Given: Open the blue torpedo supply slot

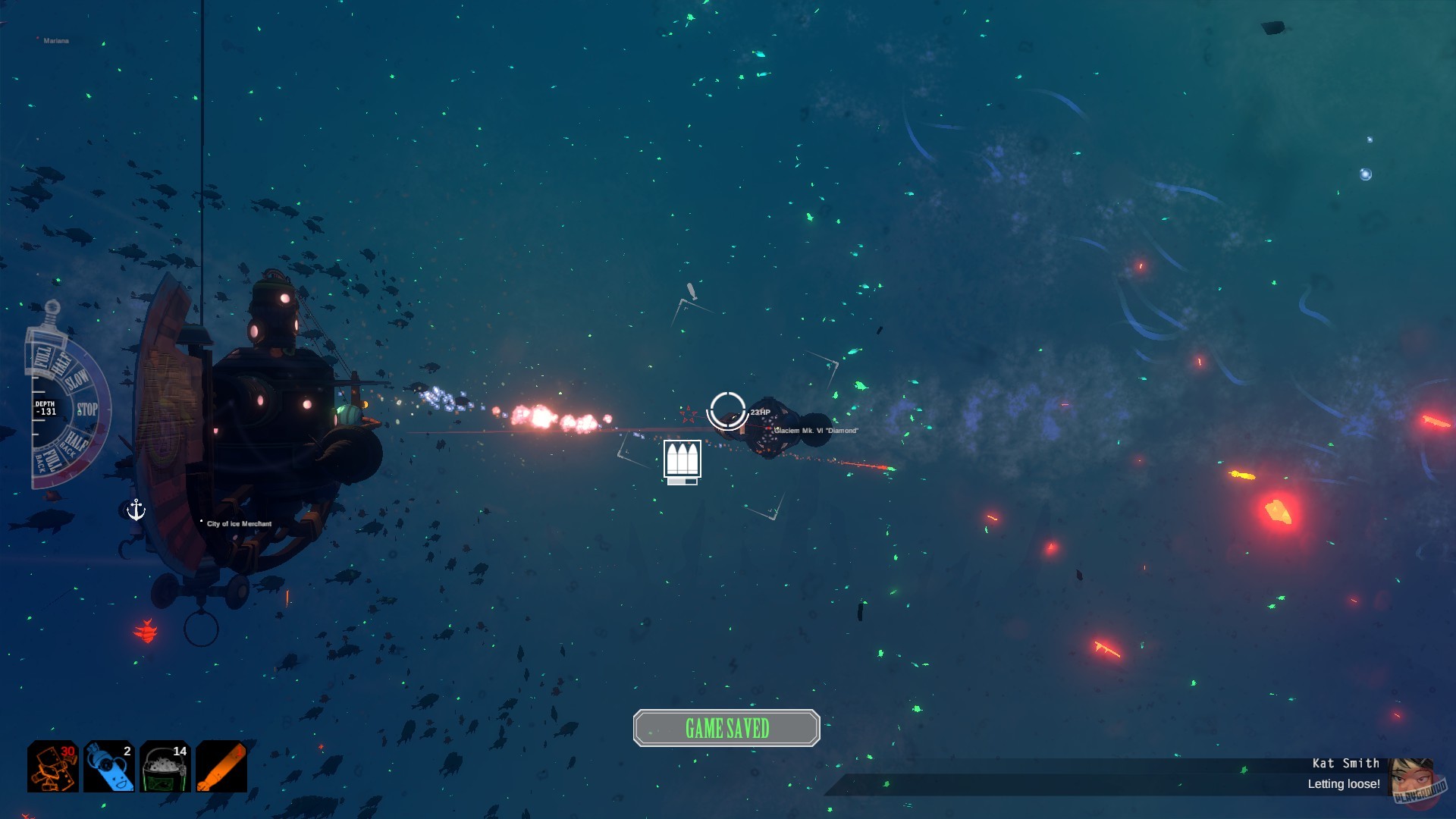Looking at the screenshot, I should click(x=108, y=766).
